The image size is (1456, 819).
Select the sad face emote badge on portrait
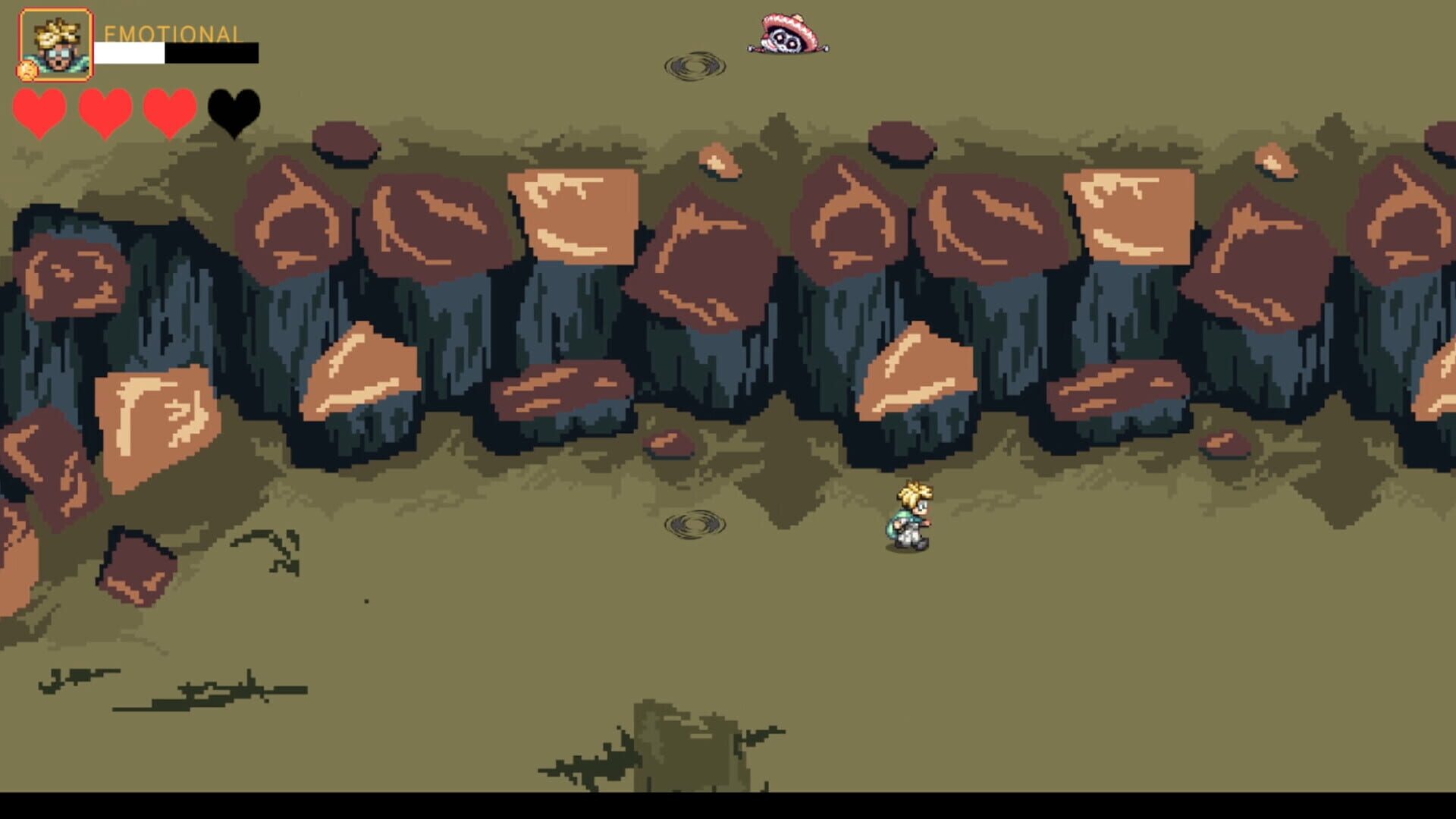pyautogui.click(x=26, y=72)
